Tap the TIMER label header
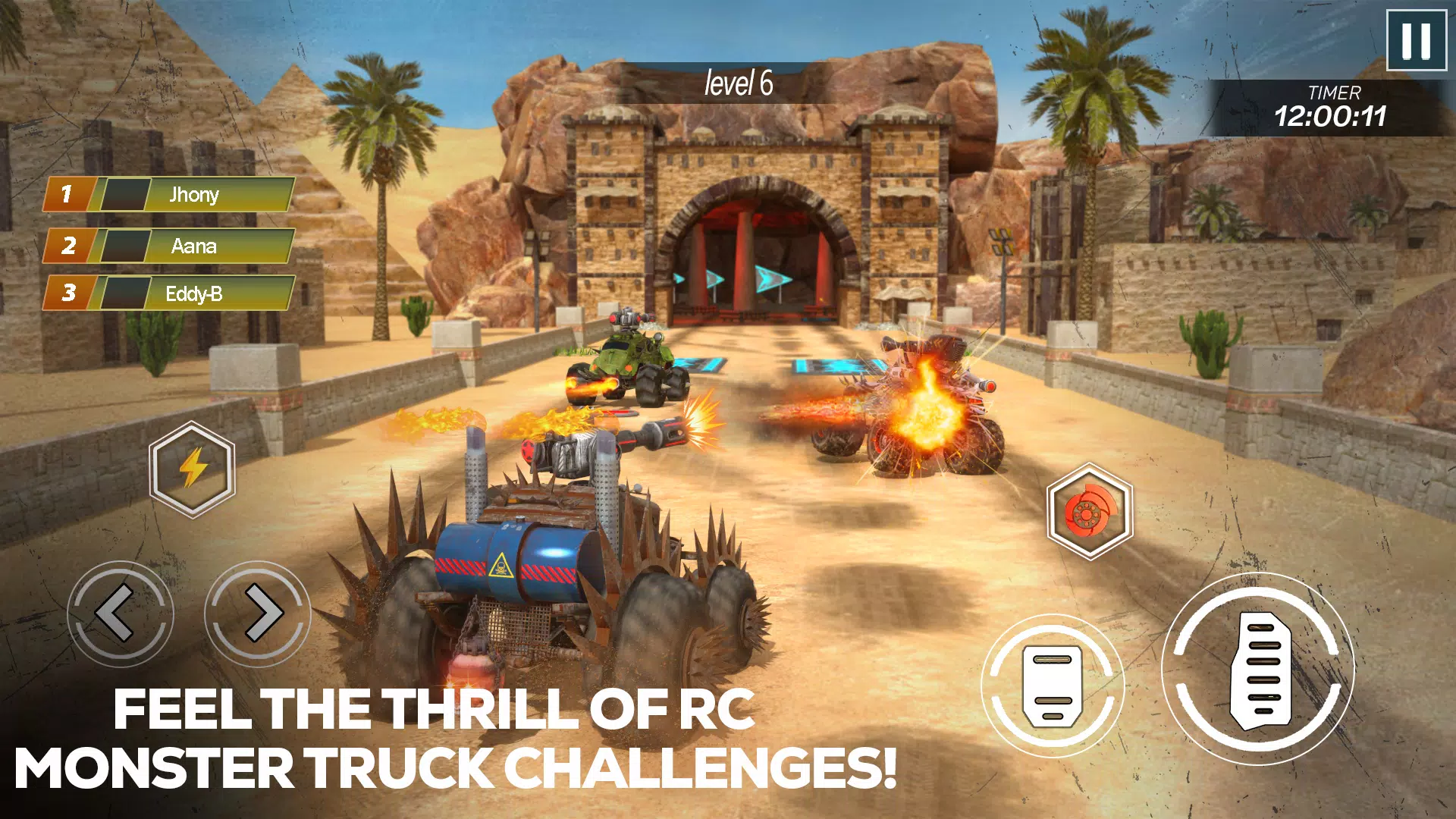The image size is (1456, 819). pos(1335,93)
